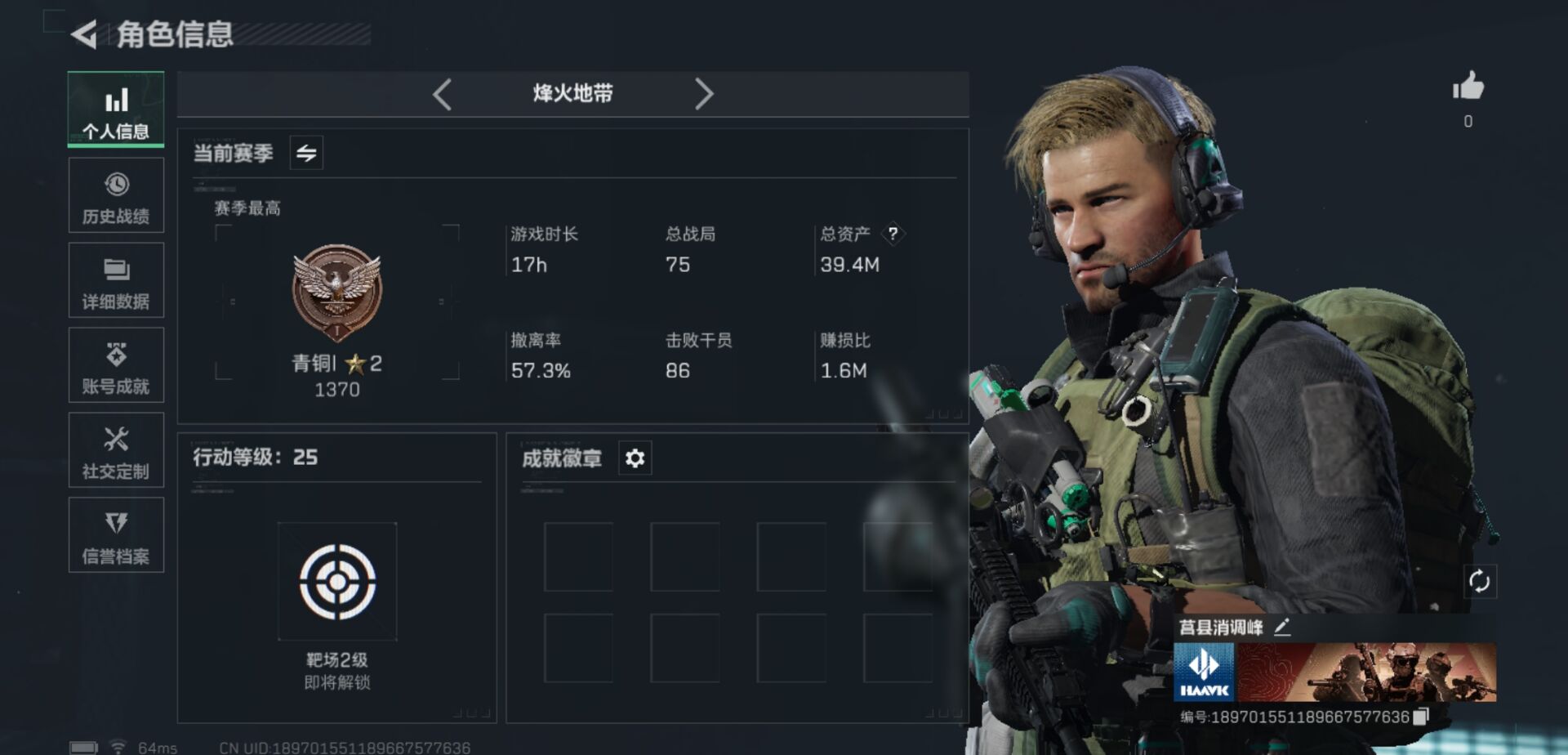Click the thumbs-up like button
Viewport: 1568px width, 755px height.
tap(1468, 87)
